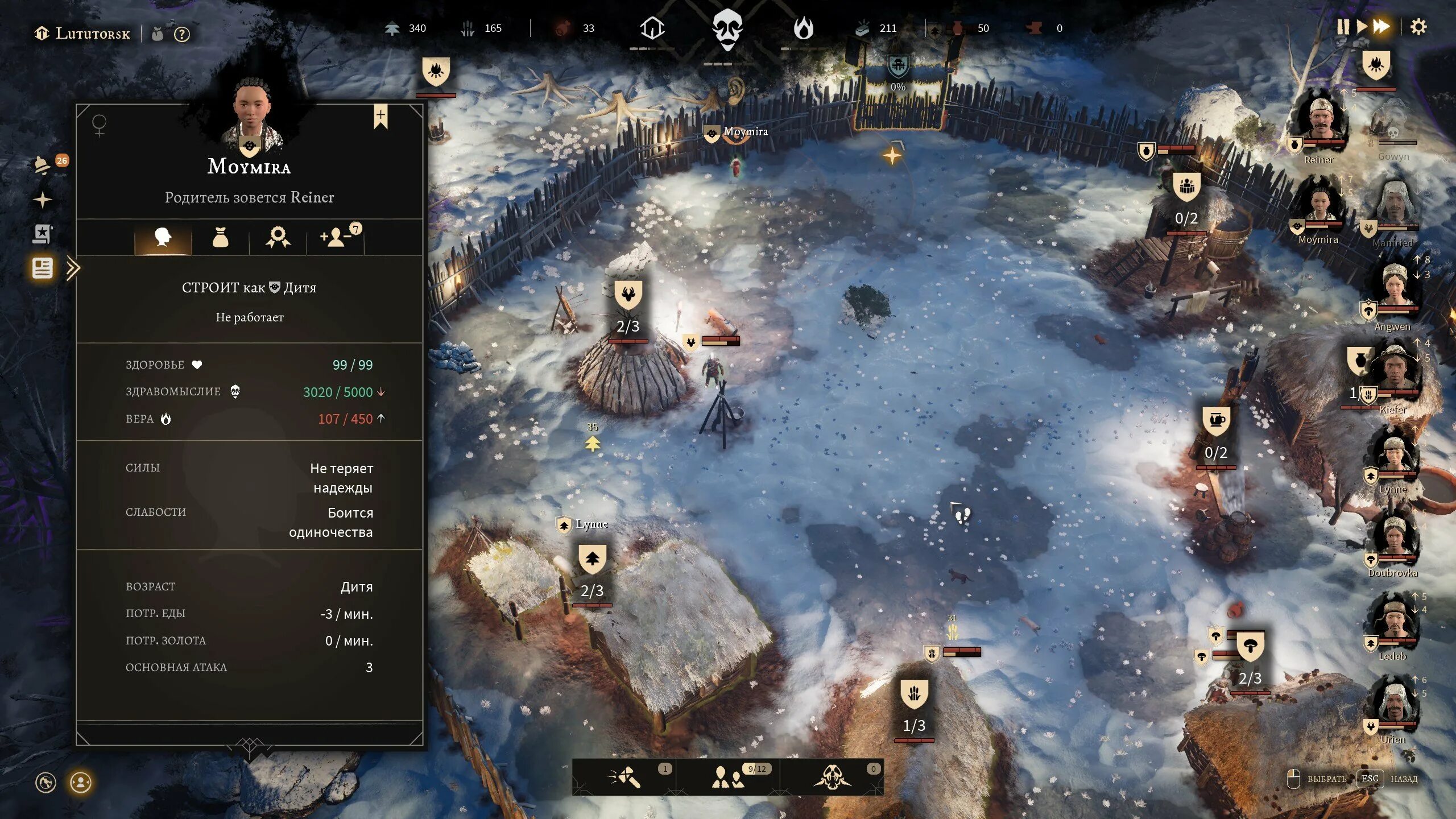Pause the game speed
This screenshot has height=819, width=1456.
click(1343, 27)
